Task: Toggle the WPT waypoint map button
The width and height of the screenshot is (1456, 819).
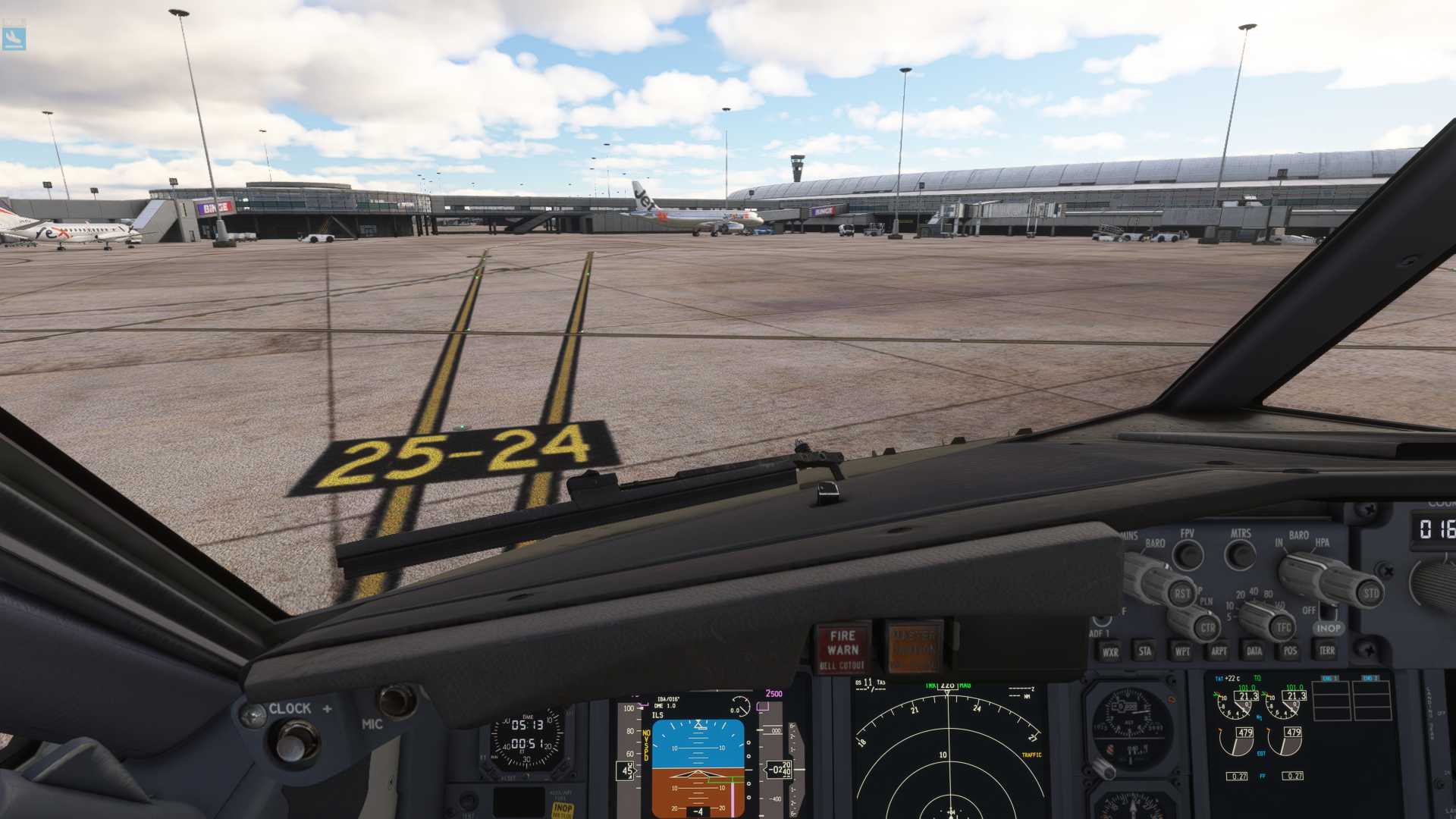Action: tap(1182, 651)
